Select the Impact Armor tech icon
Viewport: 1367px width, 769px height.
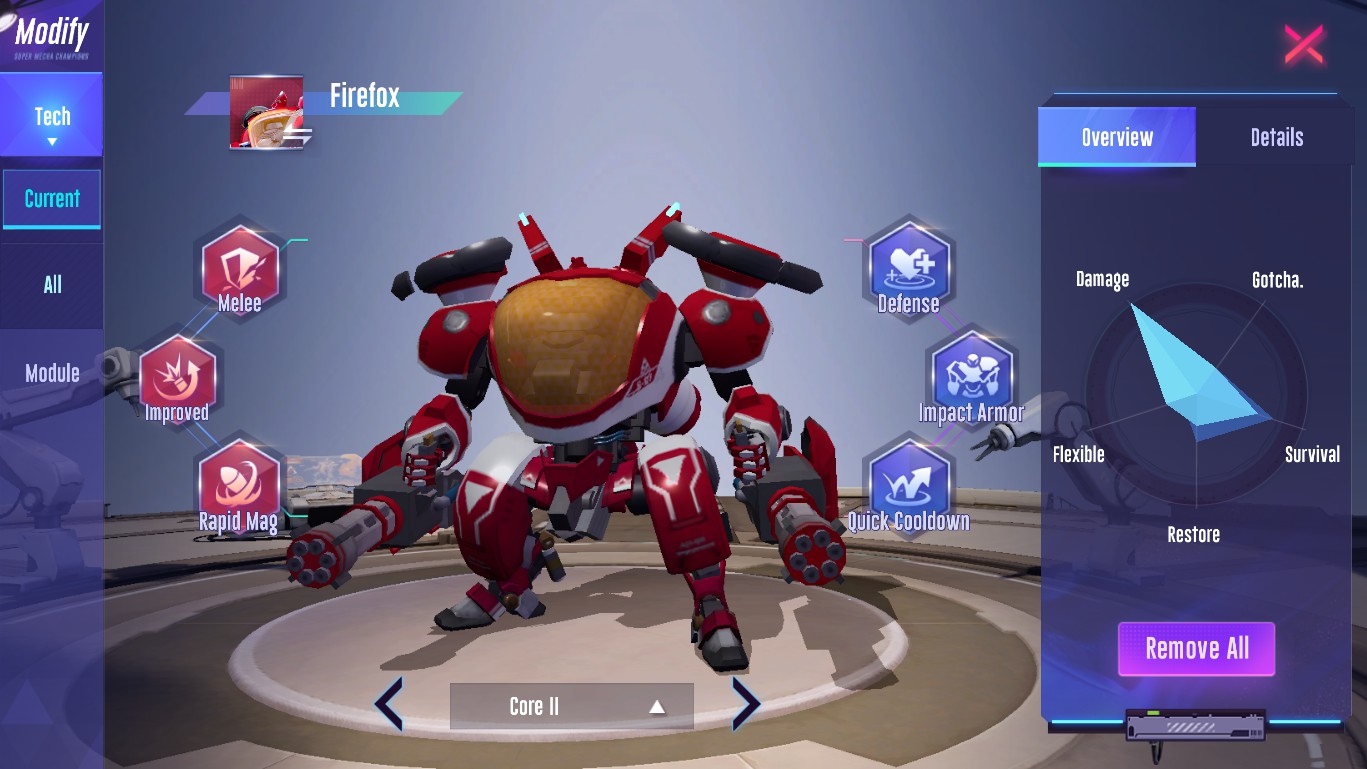point(971,377)
